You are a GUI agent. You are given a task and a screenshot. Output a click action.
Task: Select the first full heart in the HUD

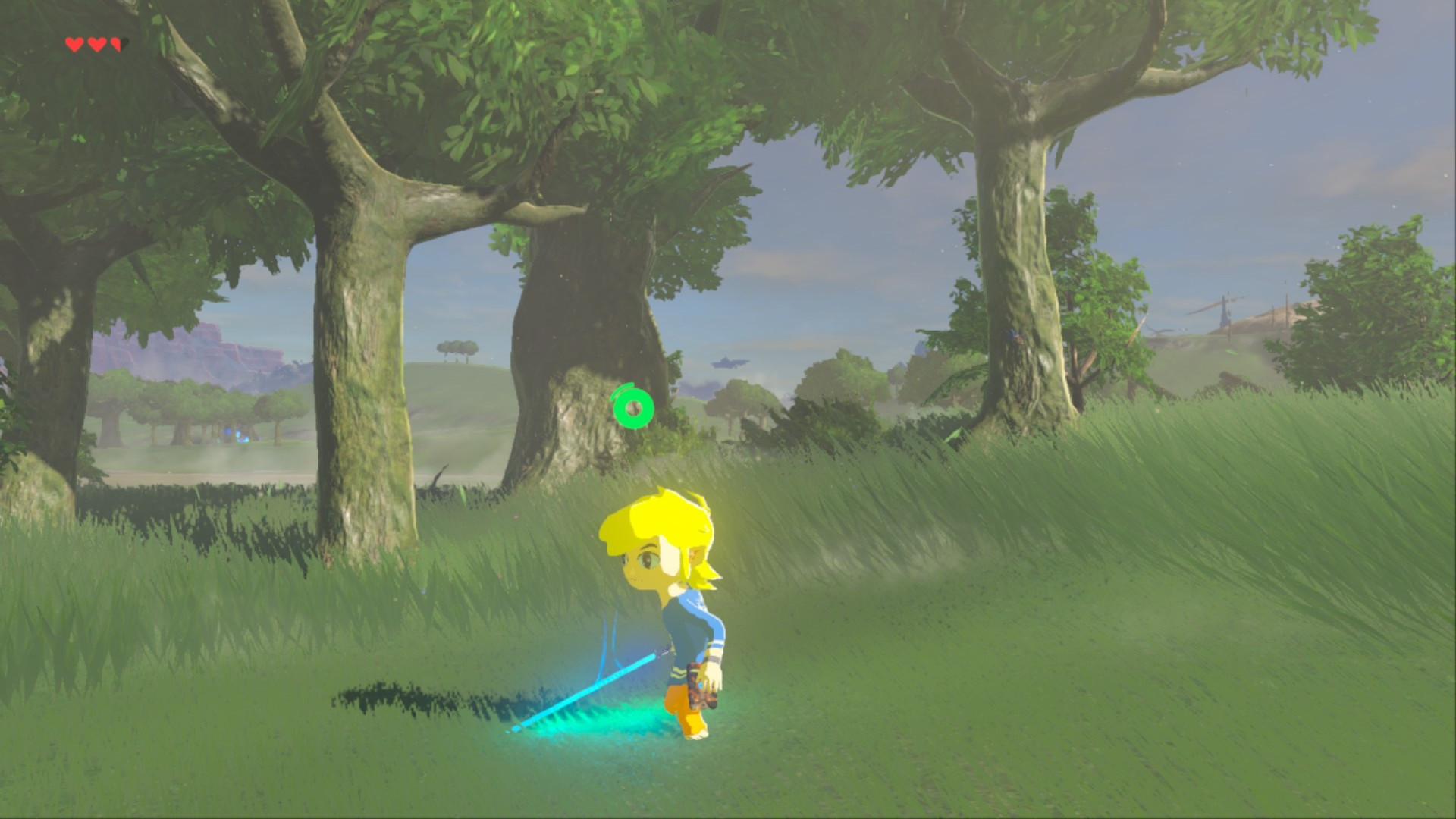(74, 45)
